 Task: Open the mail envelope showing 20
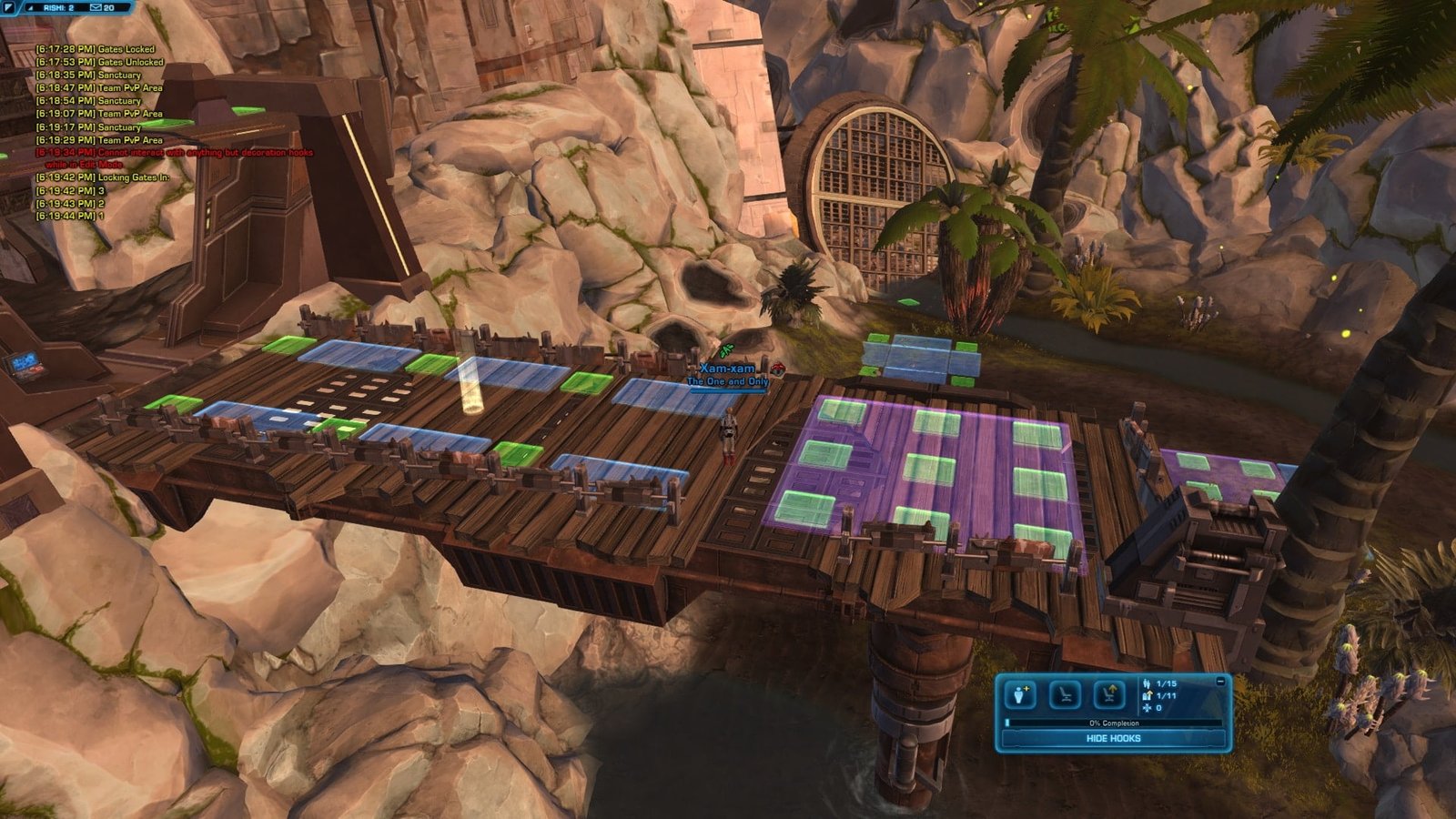pyautogui.click(x=96, y=7)
